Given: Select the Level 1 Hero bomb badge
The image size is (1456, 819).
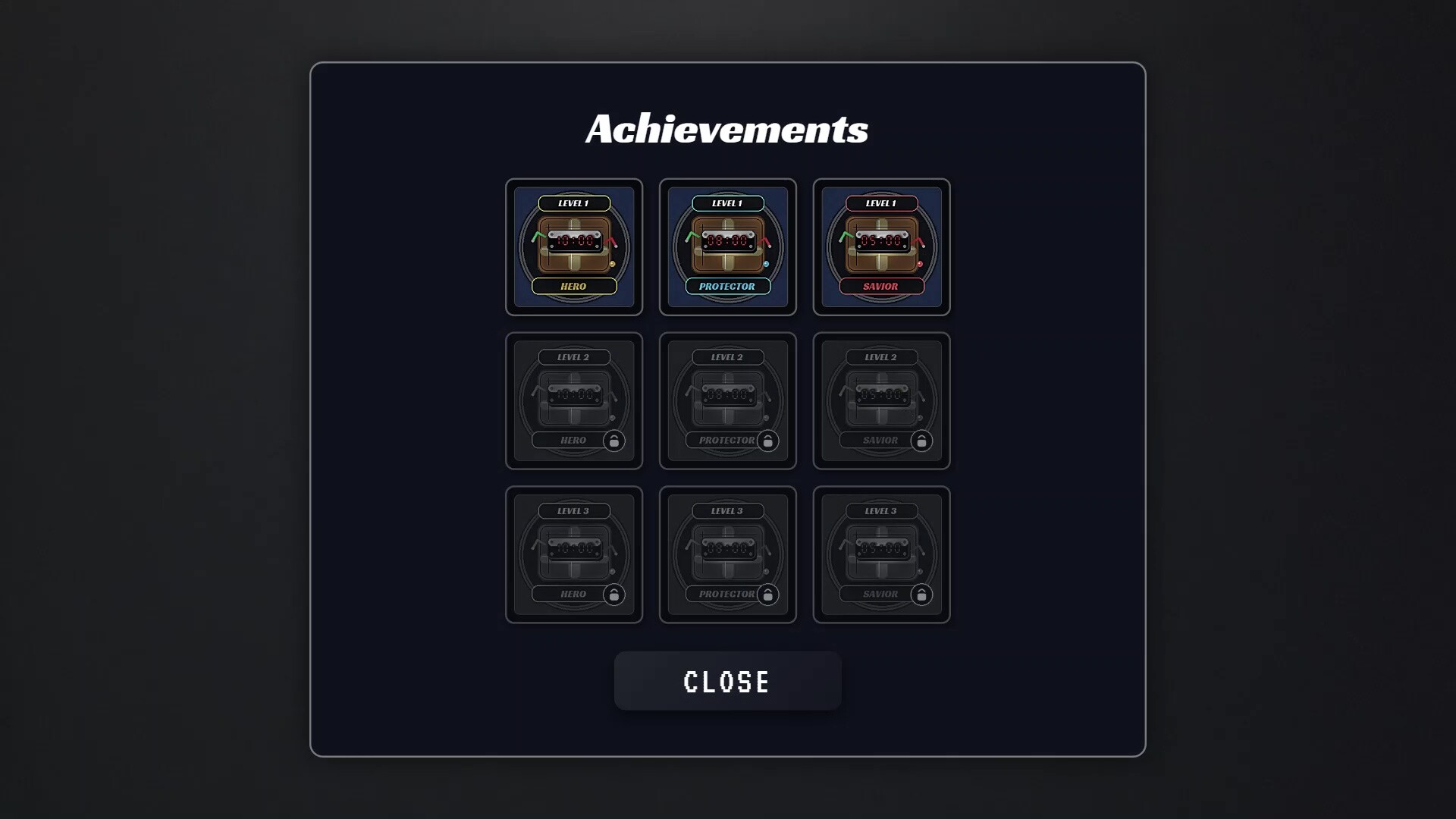Looking at the screenshot, I should coord(574,247).
